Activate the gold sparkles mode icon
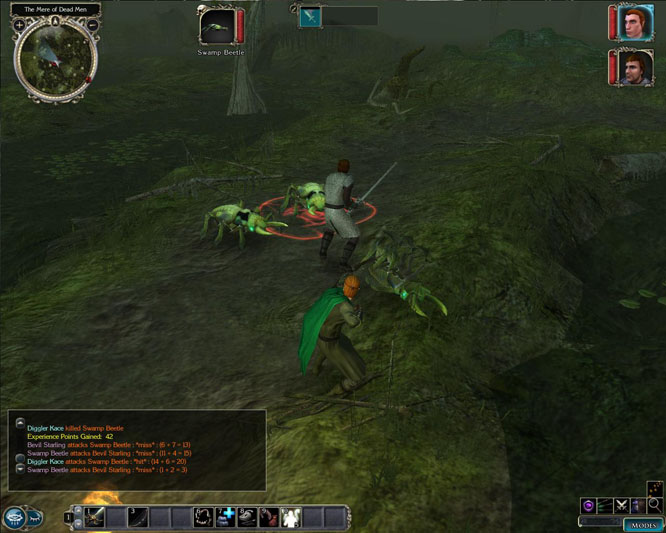 pyautogui.click(x=654, y=488)
